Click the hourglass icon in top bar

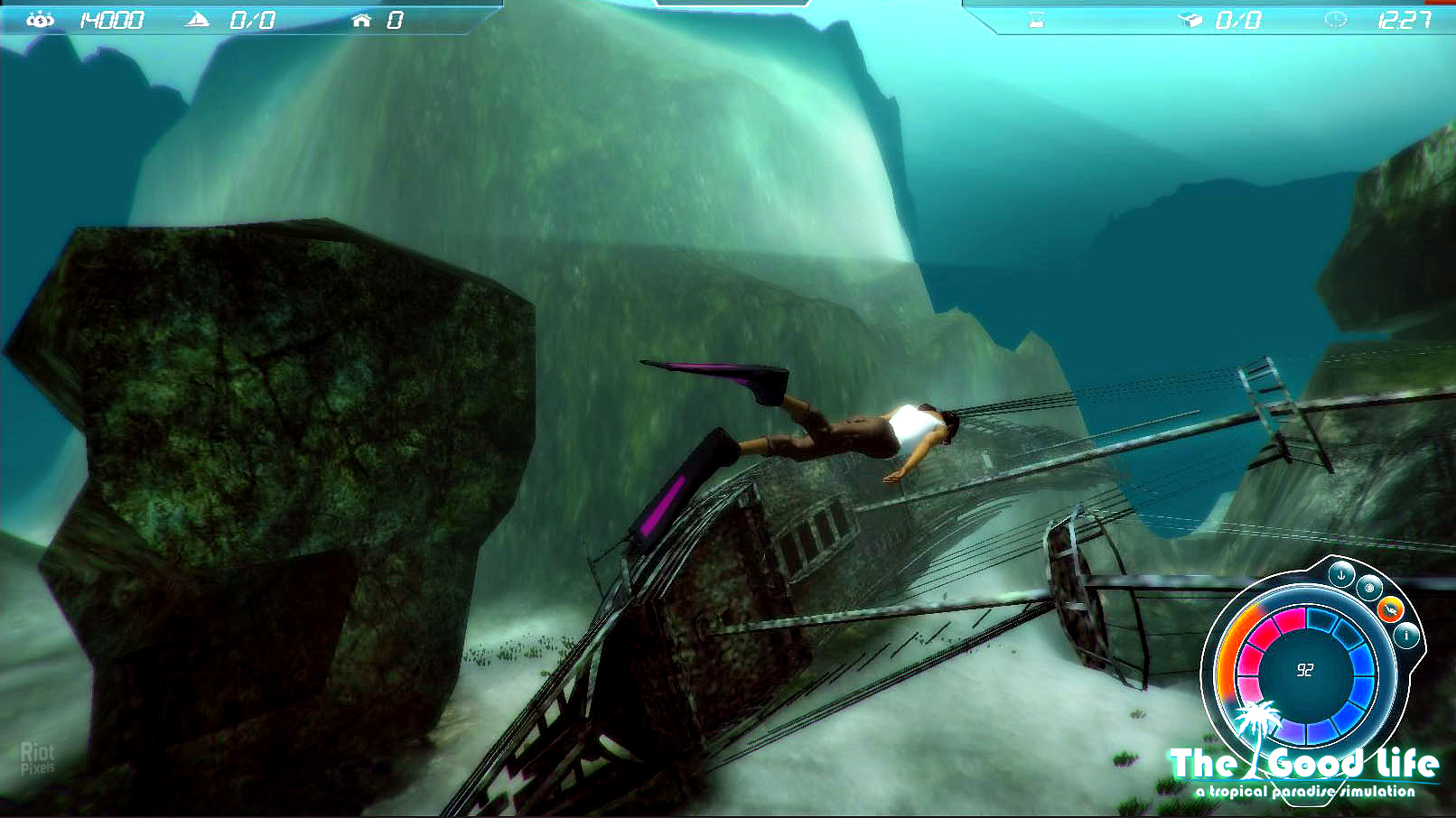coord(1036,20)
